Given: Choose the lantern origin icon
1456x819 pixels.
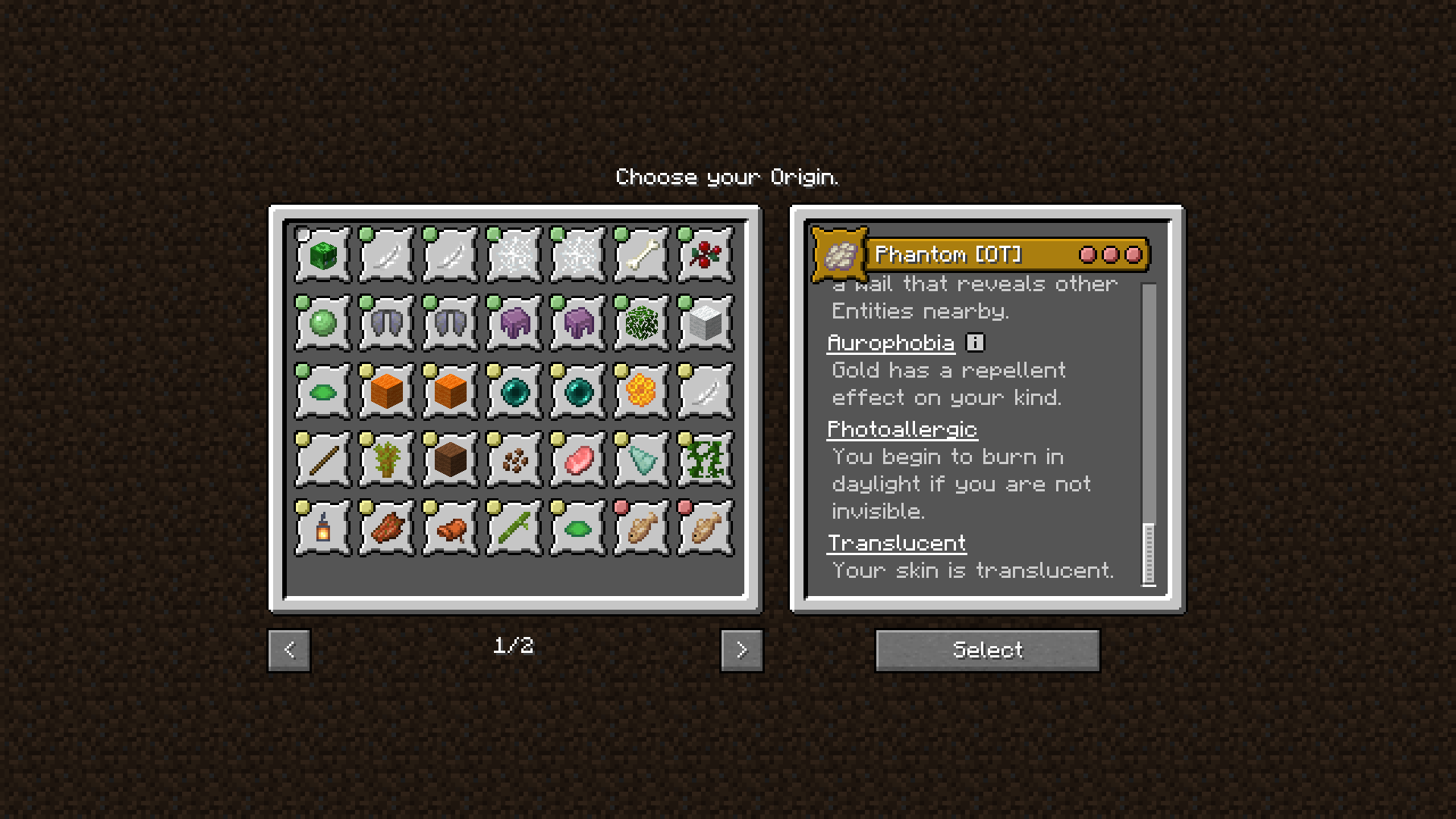Looking at the screenshot, I should 322,528.
